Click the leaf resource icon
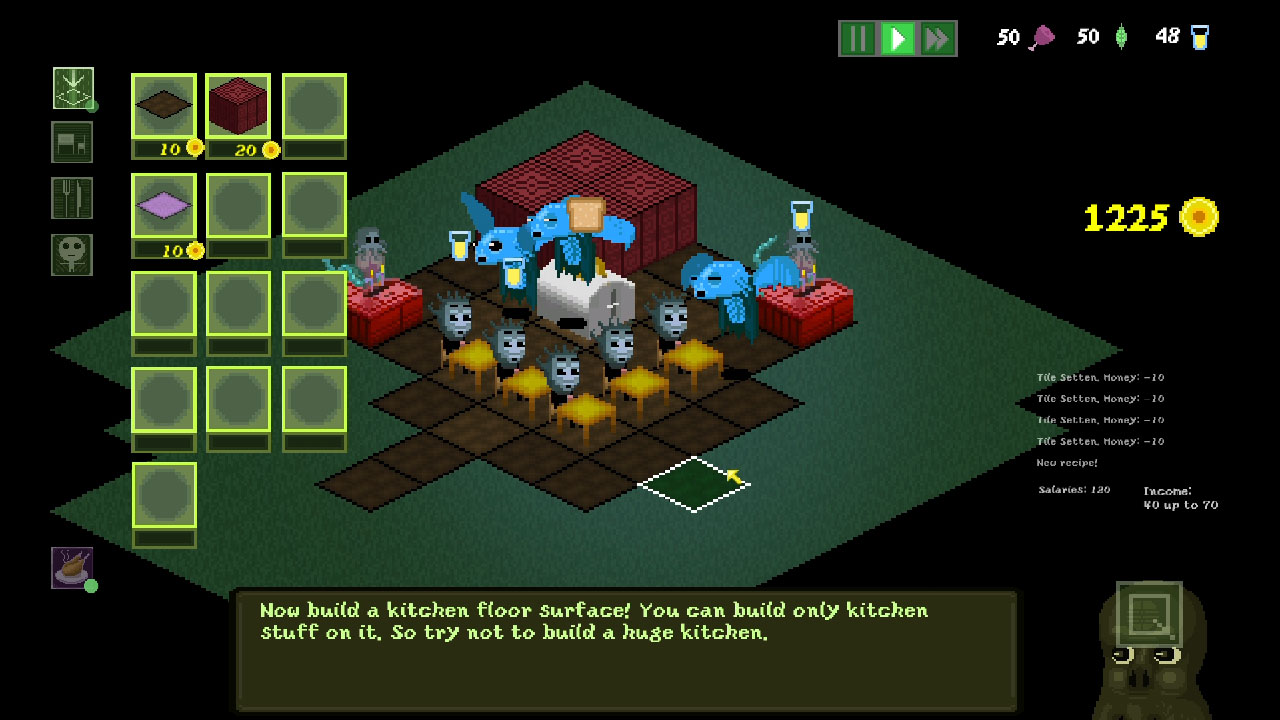 1122,36
